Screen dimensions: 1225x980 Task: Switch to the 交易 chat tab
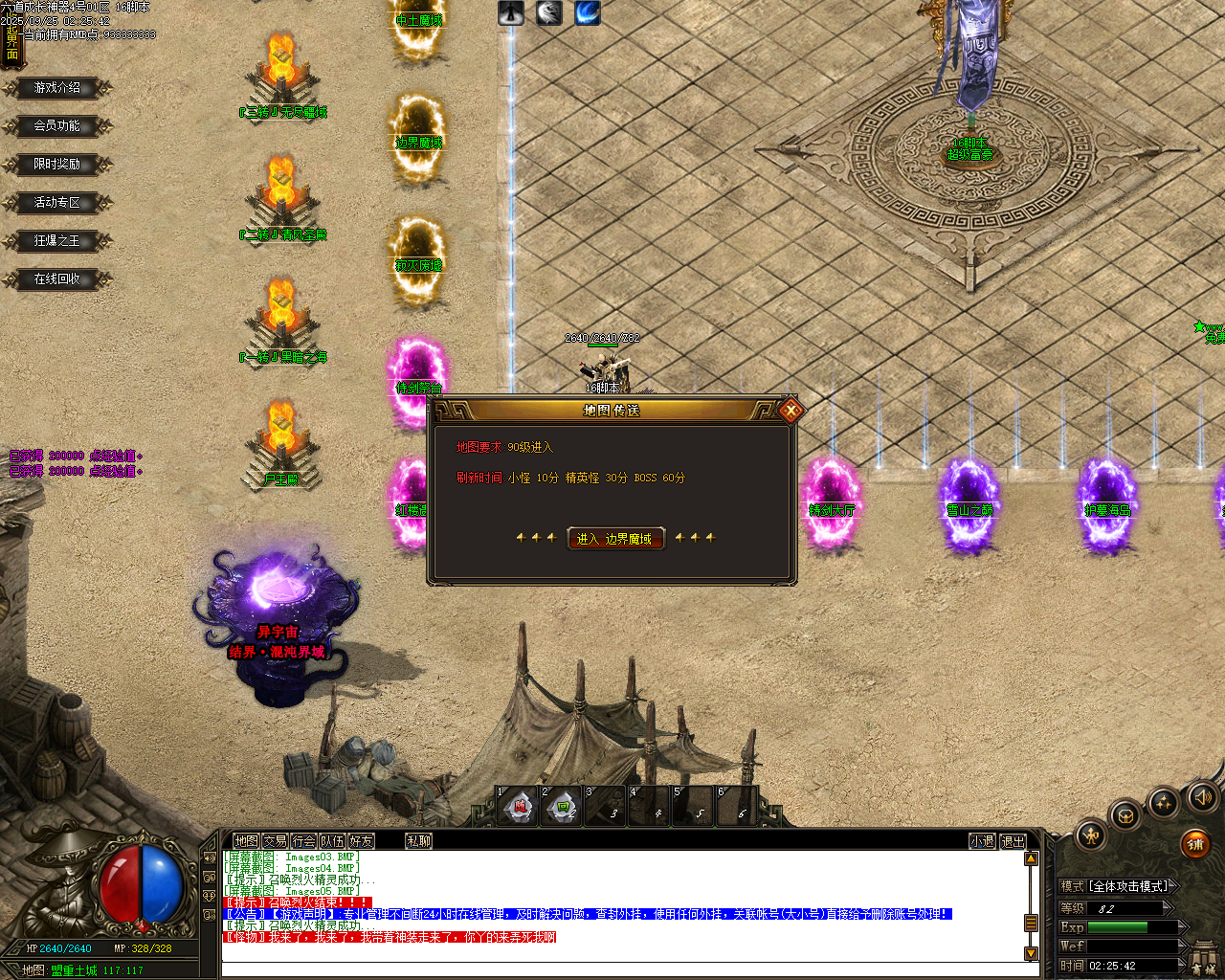[277, 840]
